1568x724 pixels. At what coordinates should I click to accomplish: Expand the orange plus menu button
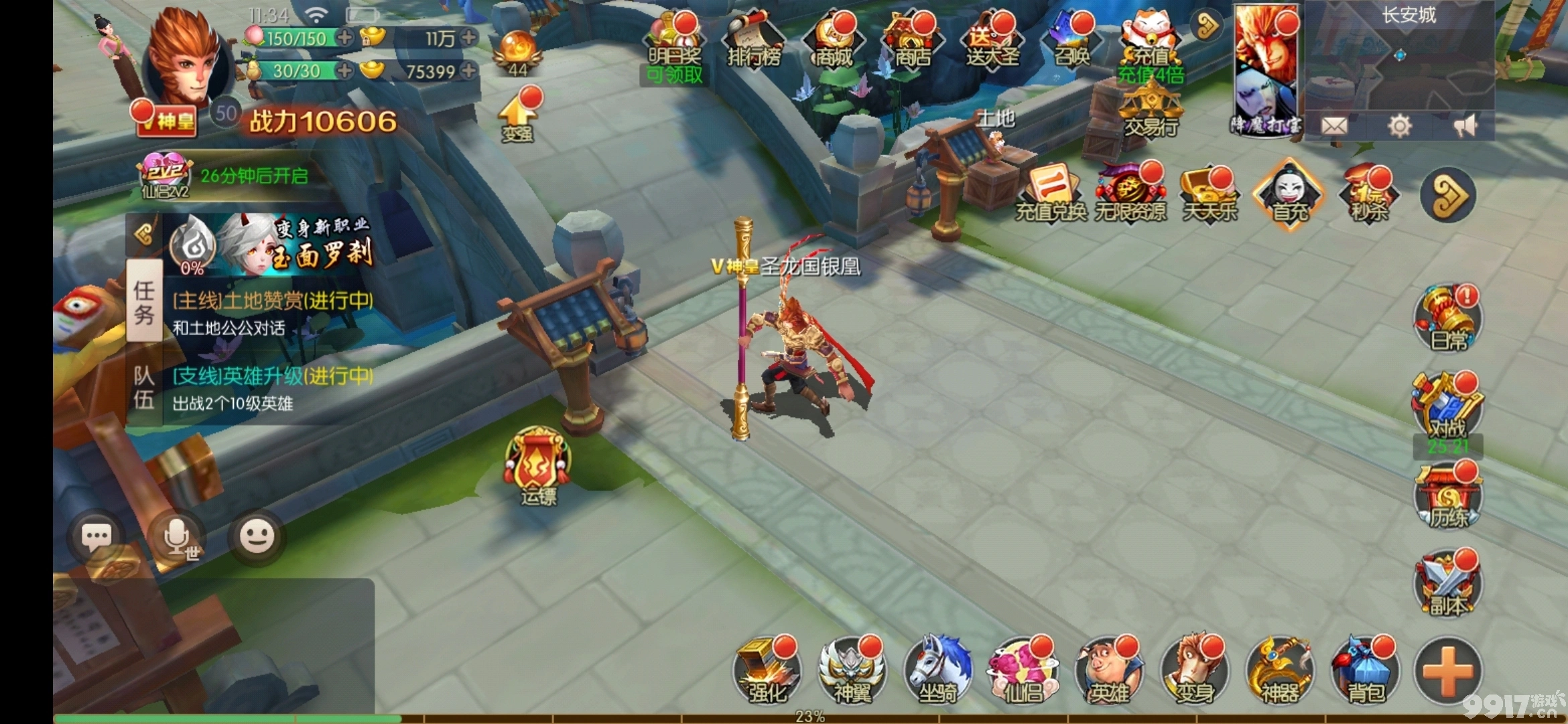1447,670
